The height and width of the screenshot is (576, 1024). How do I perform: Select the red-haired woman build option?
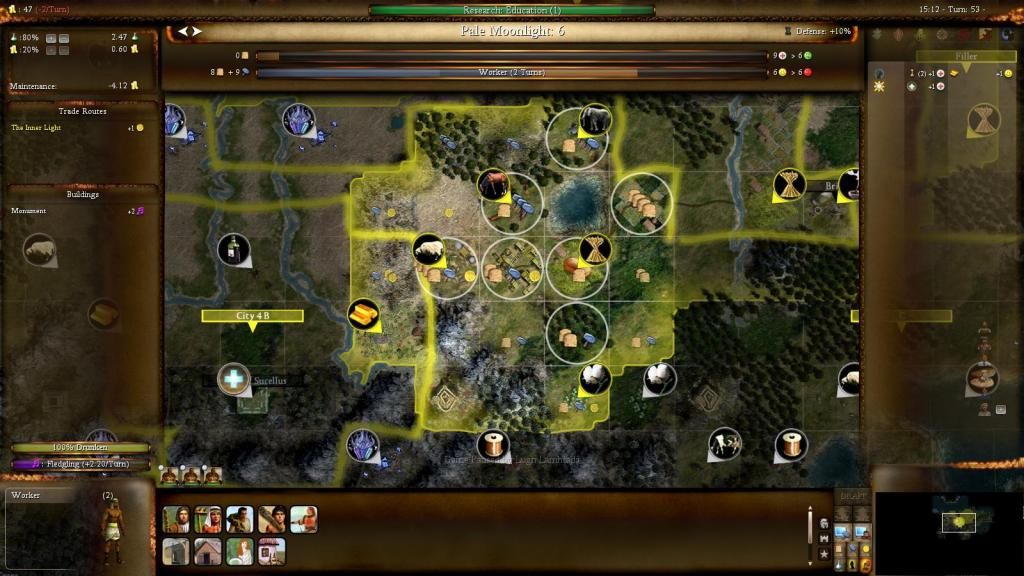(239, 551)
